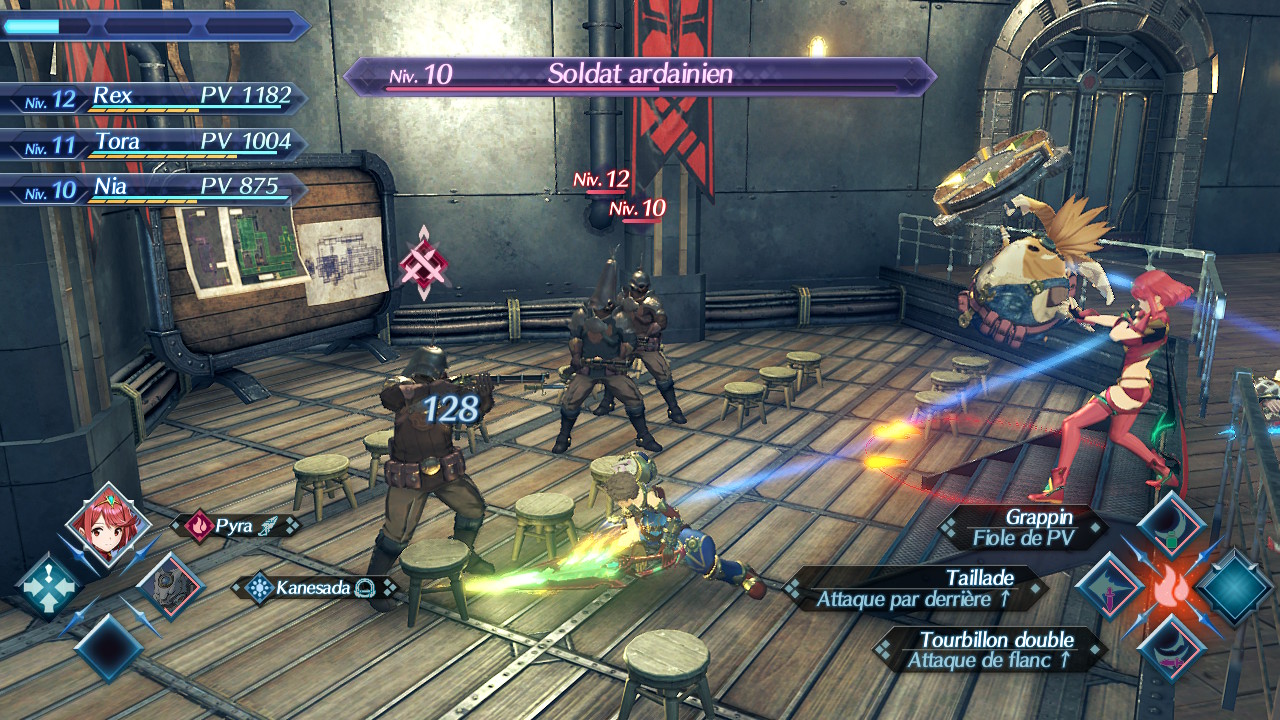This screenshot has width=1280, height=720.
Task: Trigger the Tourbillon double art icon
Action: click(1170, 647)
